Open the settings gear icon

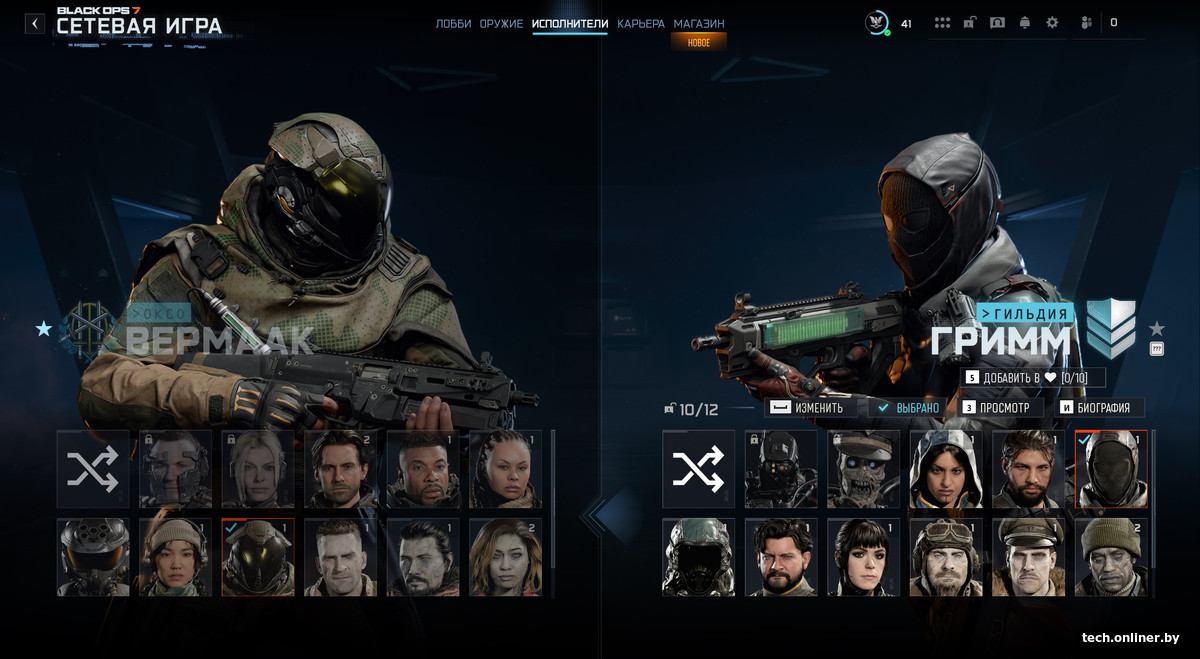(x=1052, y=23)
